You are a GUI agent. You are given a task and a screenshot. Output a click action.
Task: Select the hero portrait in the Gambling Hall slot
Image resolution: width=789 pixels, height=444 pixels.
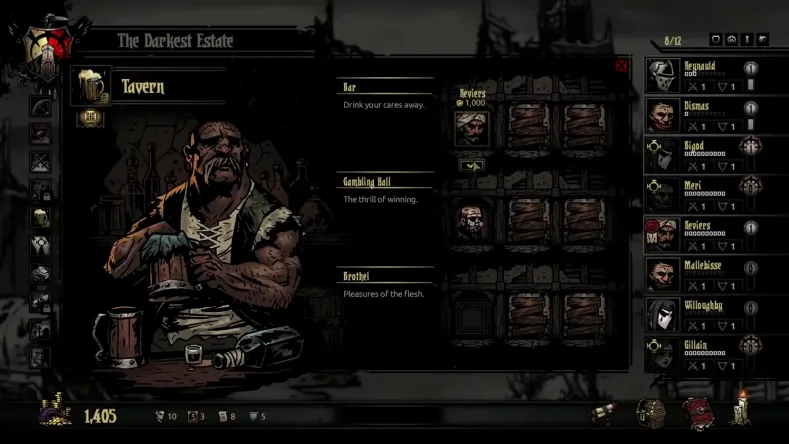[471, 222]
